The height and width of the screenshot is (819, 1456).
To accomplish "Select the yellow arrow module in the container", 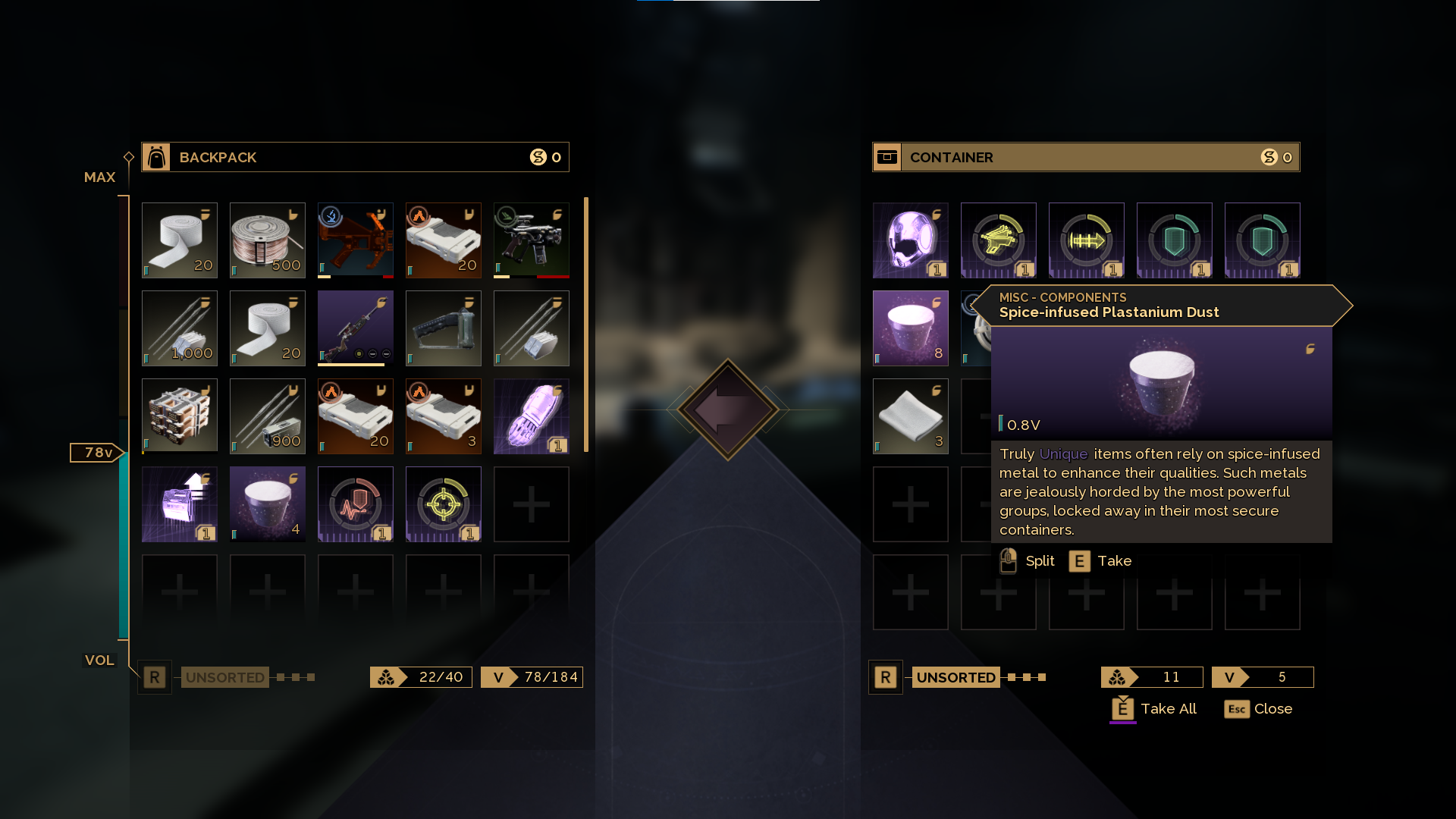I will [1086, 240].
